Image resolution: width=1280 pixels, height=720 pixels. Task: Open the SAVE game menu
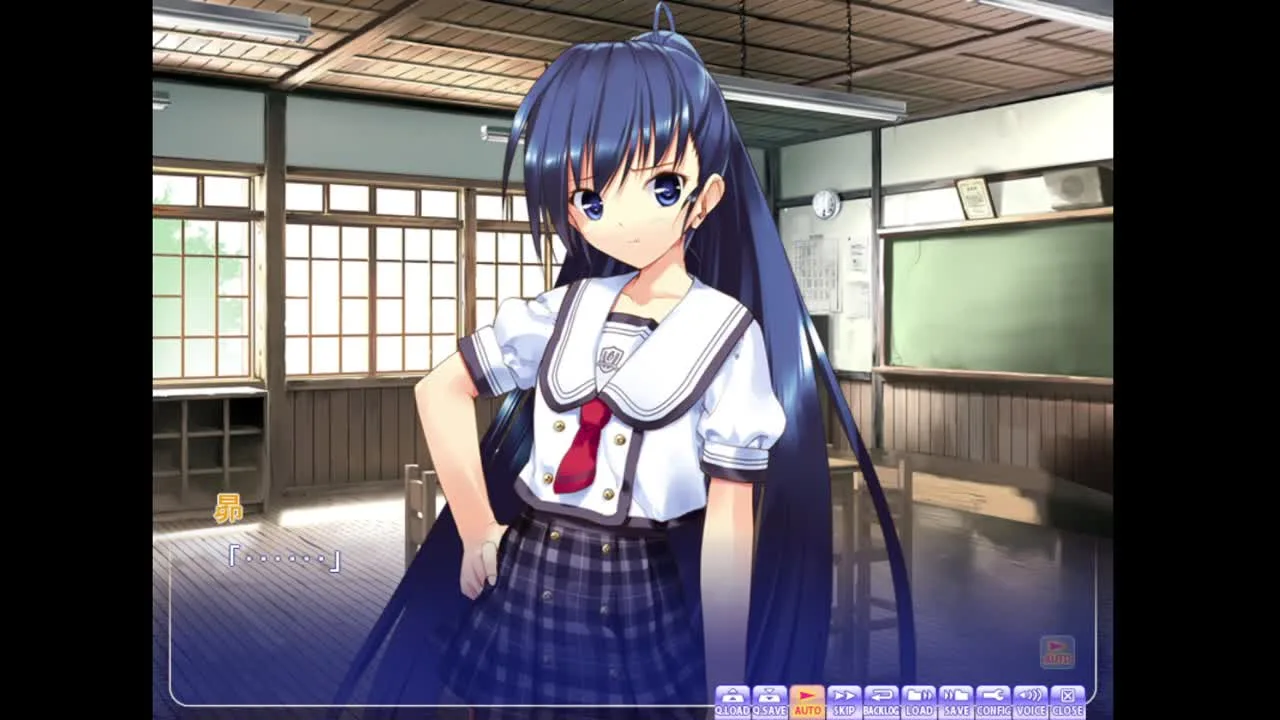pos(956,701)
